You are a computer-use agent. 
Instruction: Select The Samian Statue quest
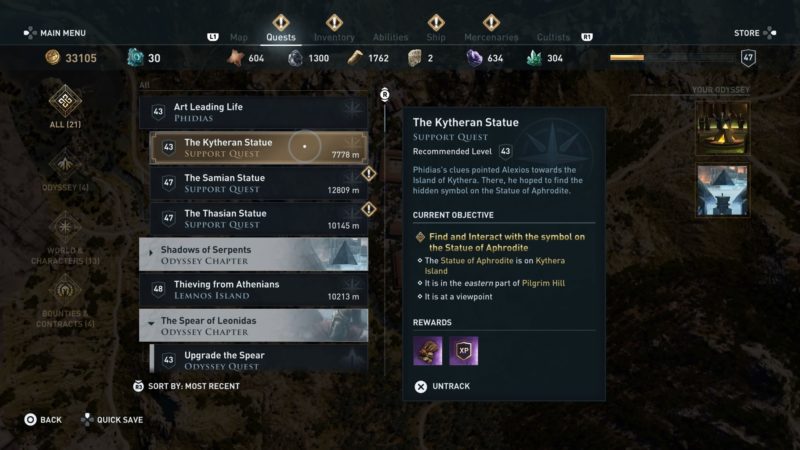point(257,184)
